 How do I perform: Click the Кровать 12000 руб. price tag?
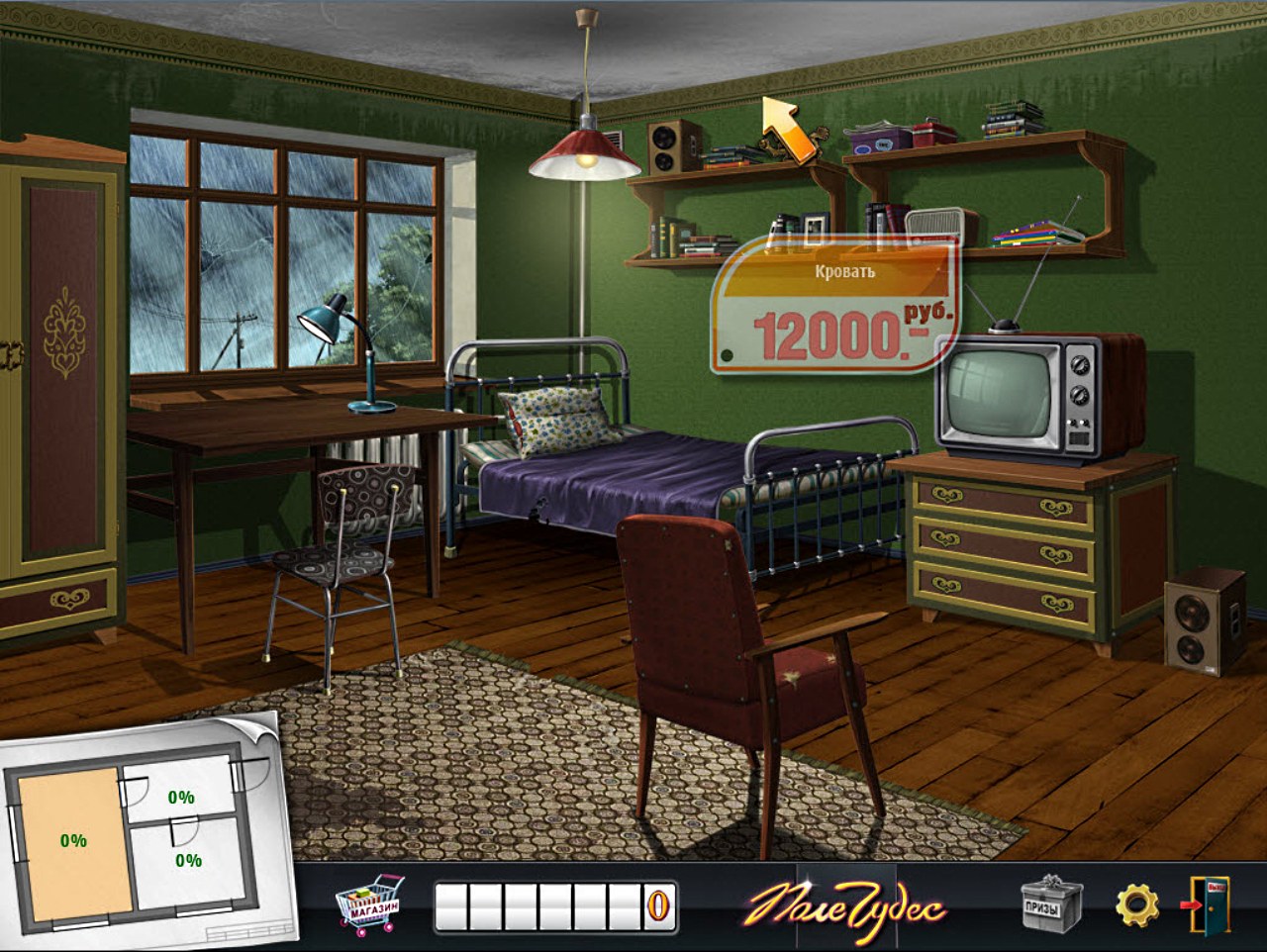[x=834, y=306]
